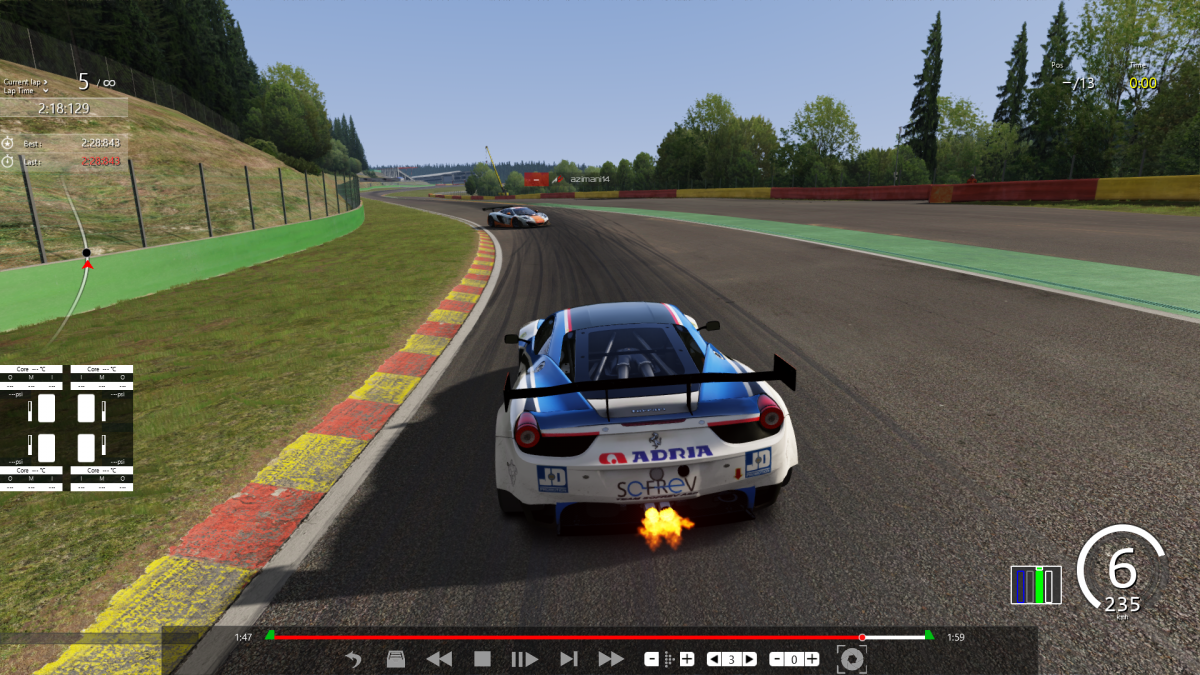Image resolution: width=1200 pixels, height=675 pixels.
Task: Select the next value with the right arrow
Action: 749,659
